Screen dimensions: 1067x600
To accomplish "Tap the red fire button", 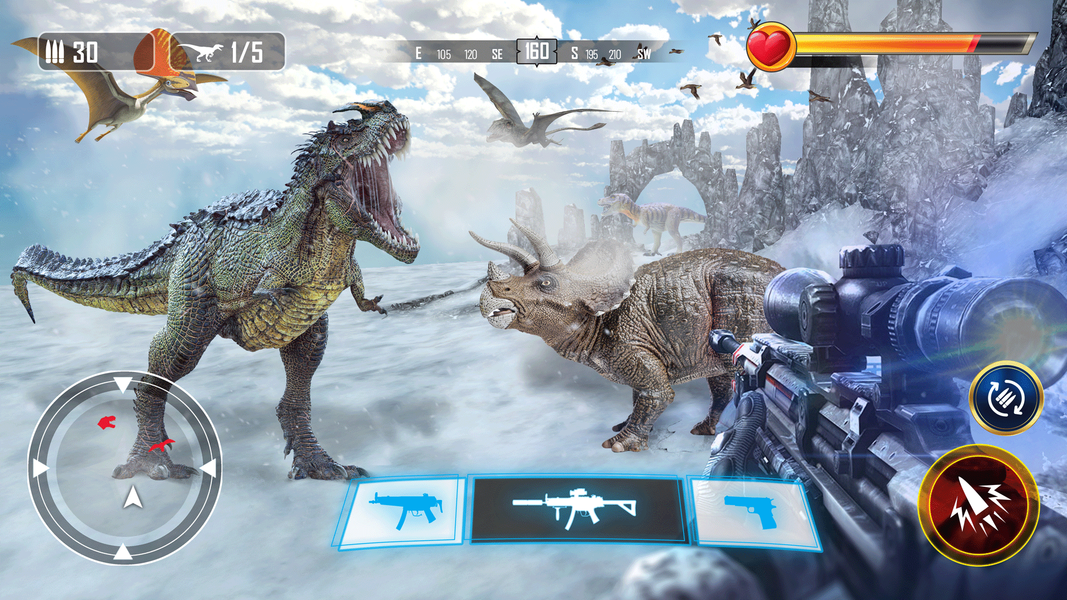I will click(x=978, y=506).
